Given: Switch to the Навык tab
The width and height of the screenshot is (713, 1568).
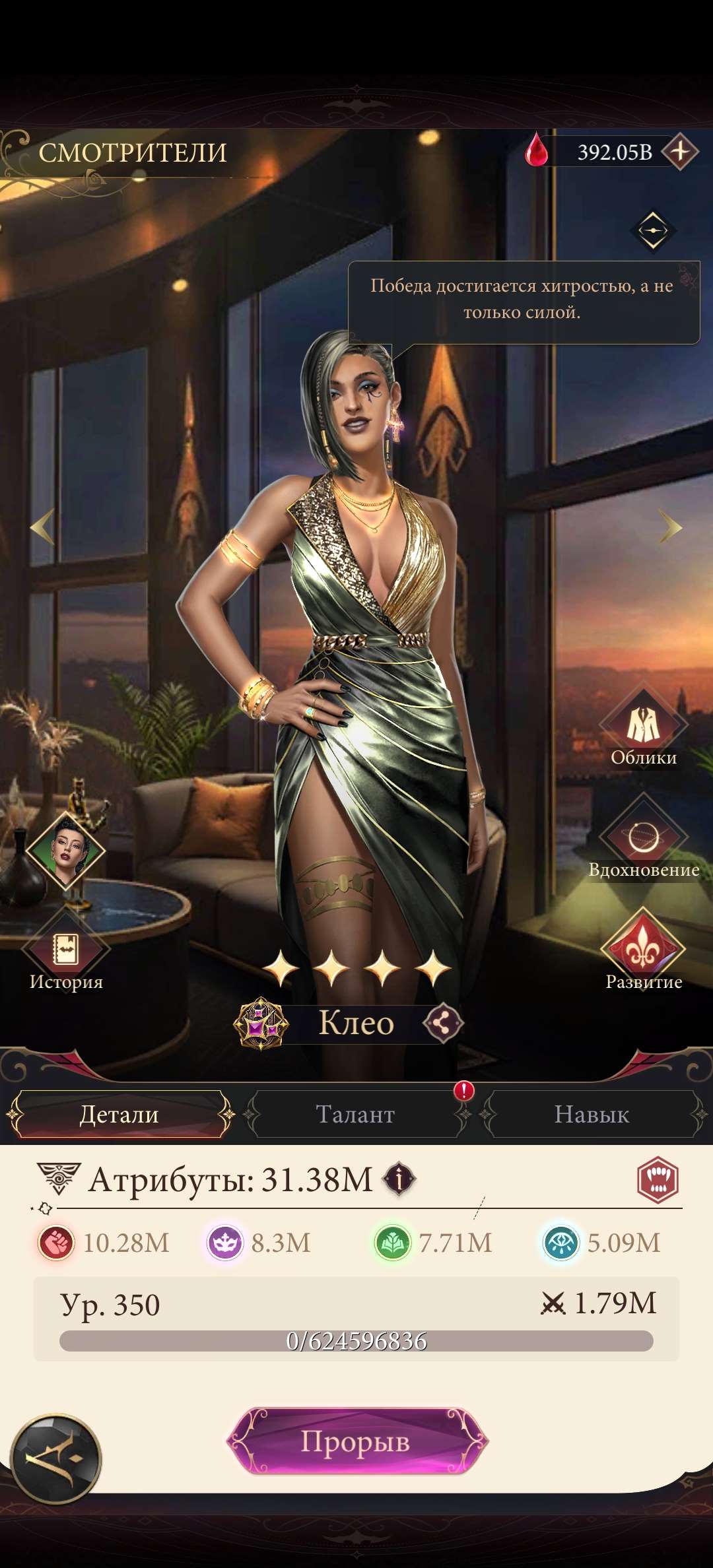Looking at the screenshot, I should [592, 1115].
